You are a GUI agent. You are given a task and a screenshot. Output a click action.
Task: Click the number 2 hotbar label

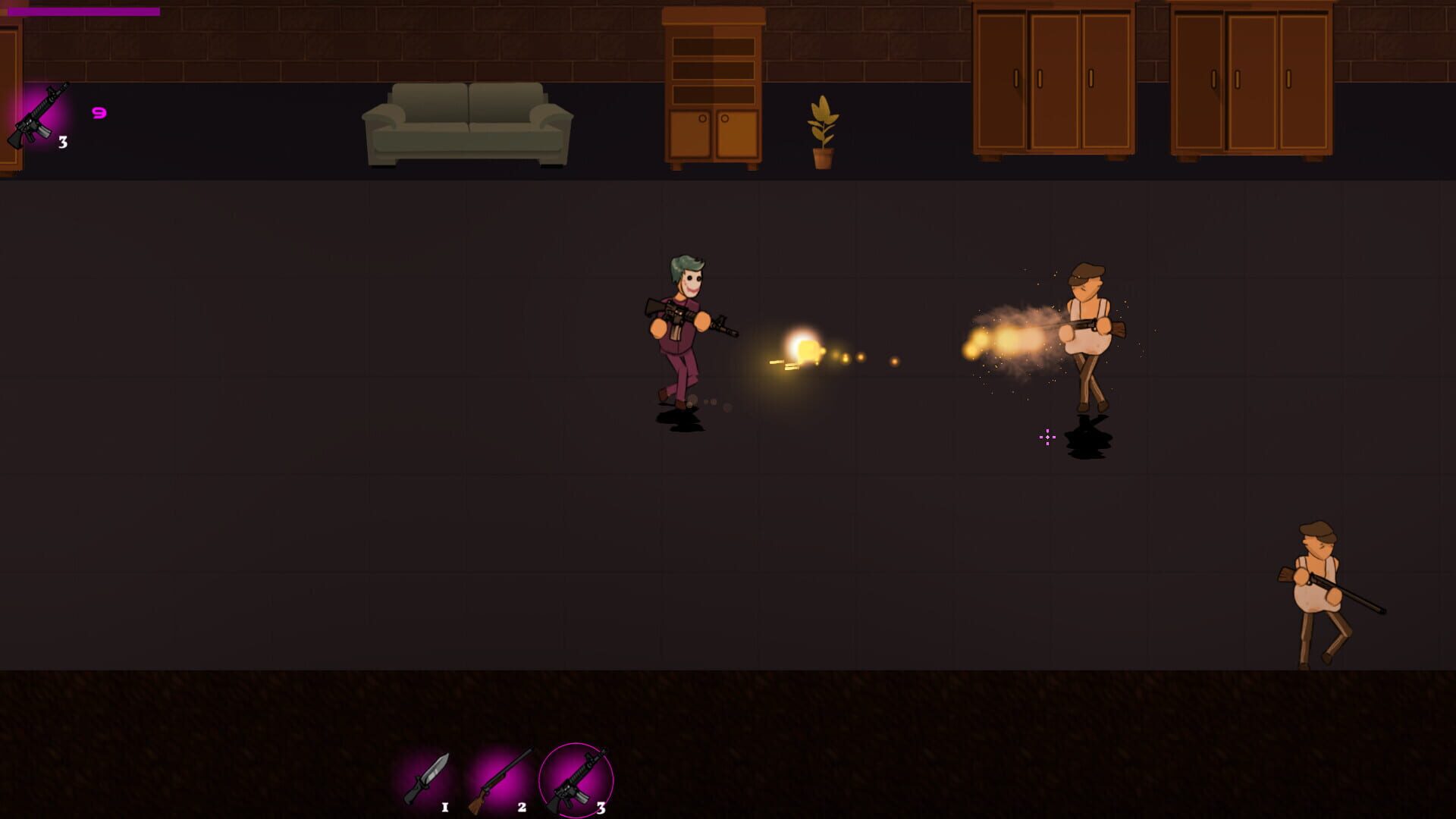point(520,808)
